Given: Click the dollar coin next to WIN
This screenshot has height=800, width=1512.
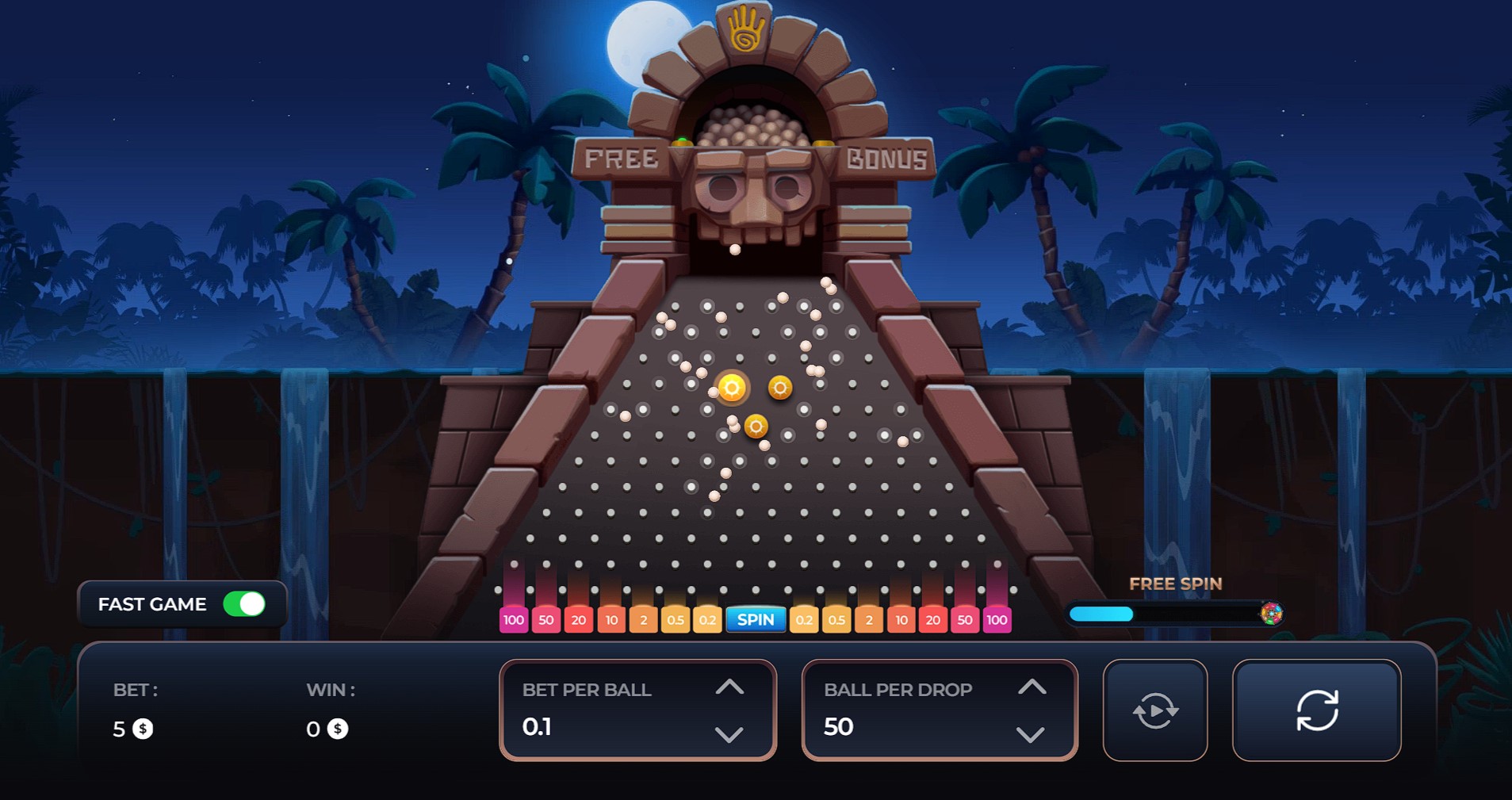Looking at the screenshot, I should 338,729.
